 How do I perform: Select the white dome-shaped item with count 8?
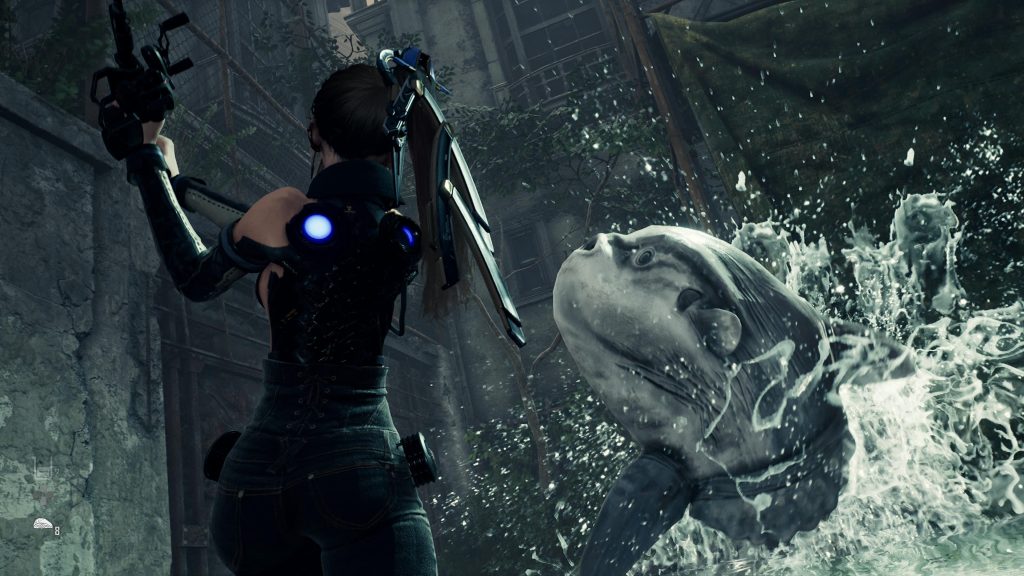[x=42, y=524]
